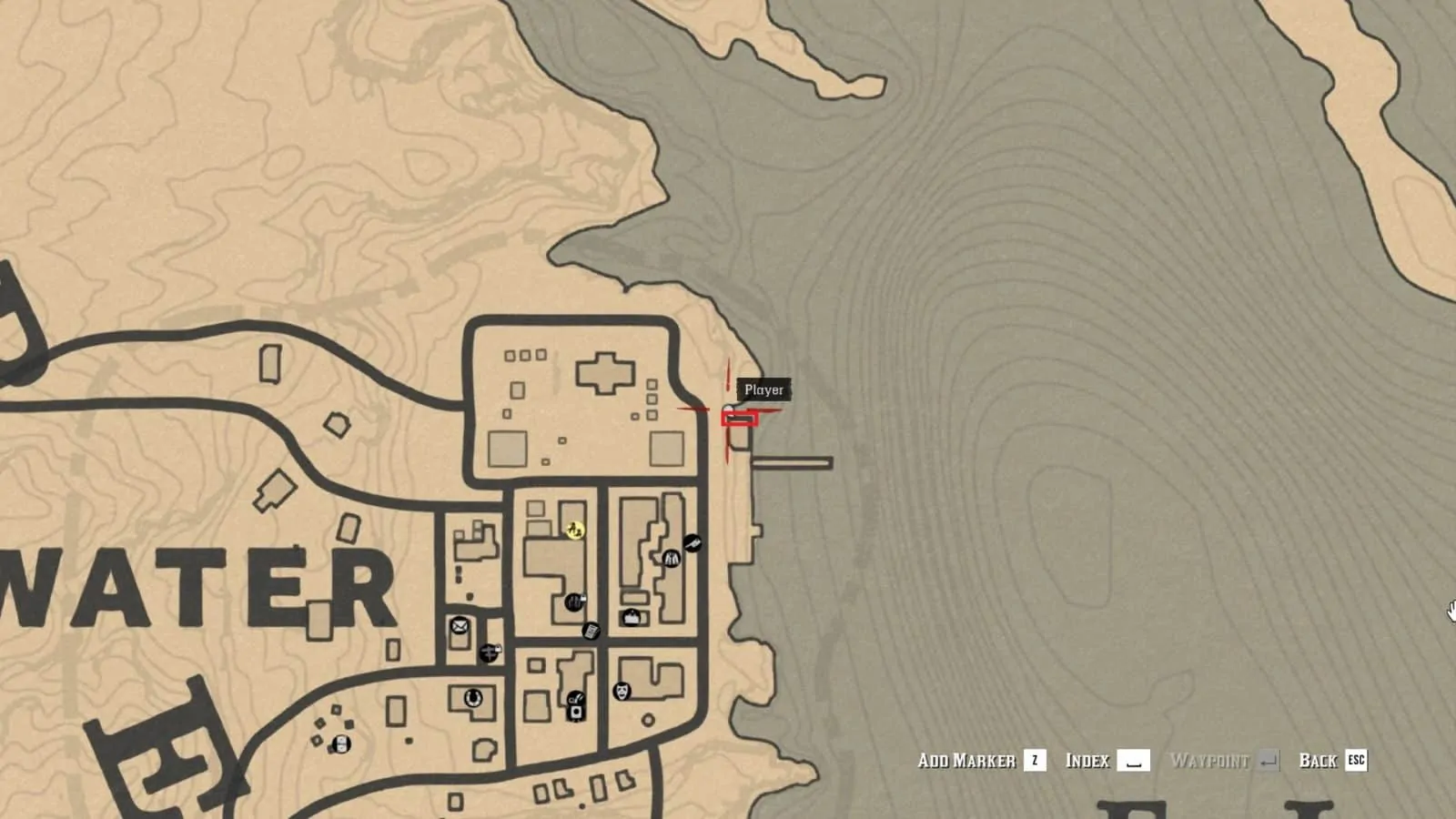Select the tailor shop icon
This screenshot has width=1456, height=819.
pyautogui.click(x=671, y=559)
